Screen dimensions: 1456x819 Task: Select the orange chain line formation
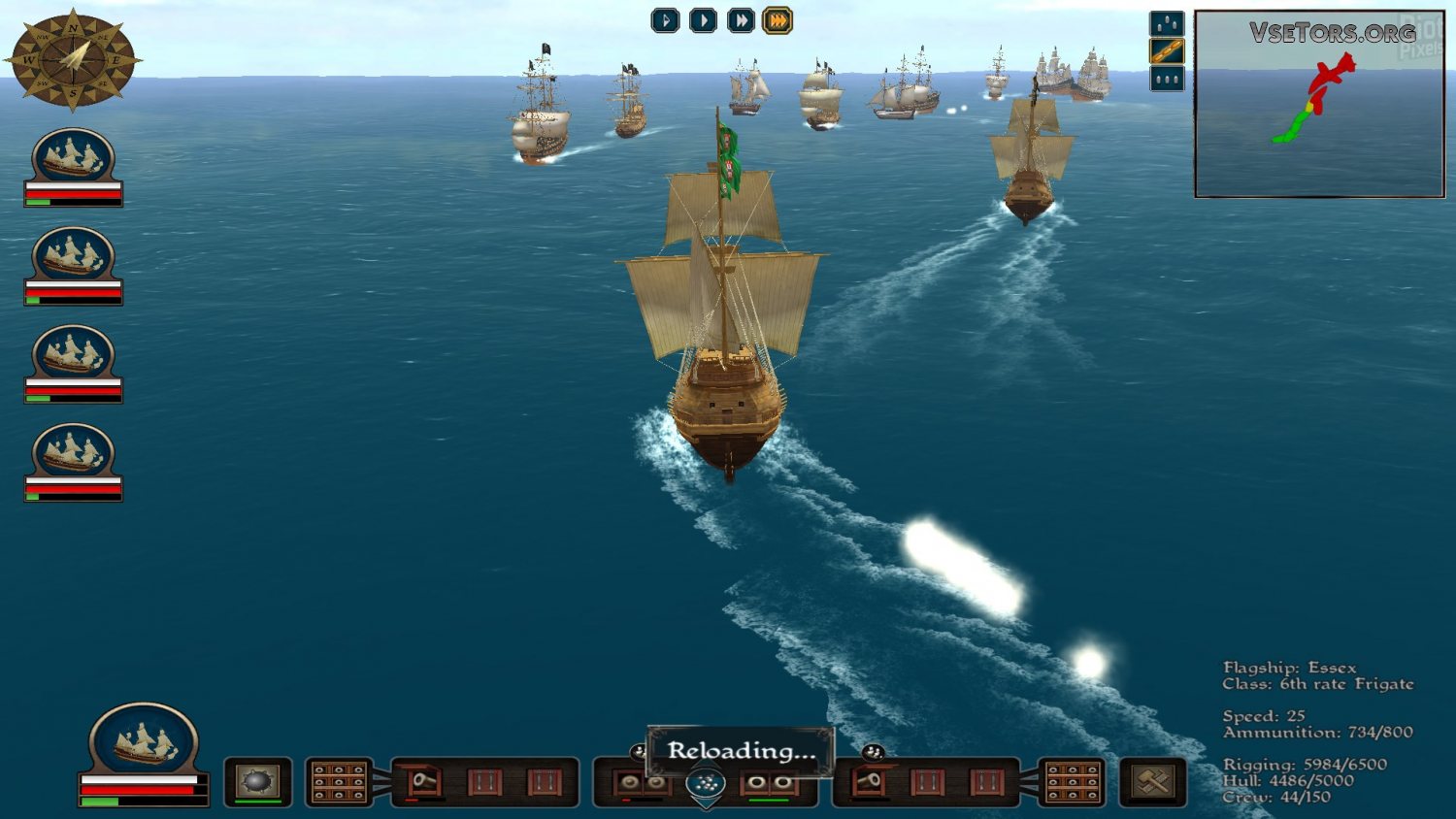pyautogui.click(x=1167, y=51)
